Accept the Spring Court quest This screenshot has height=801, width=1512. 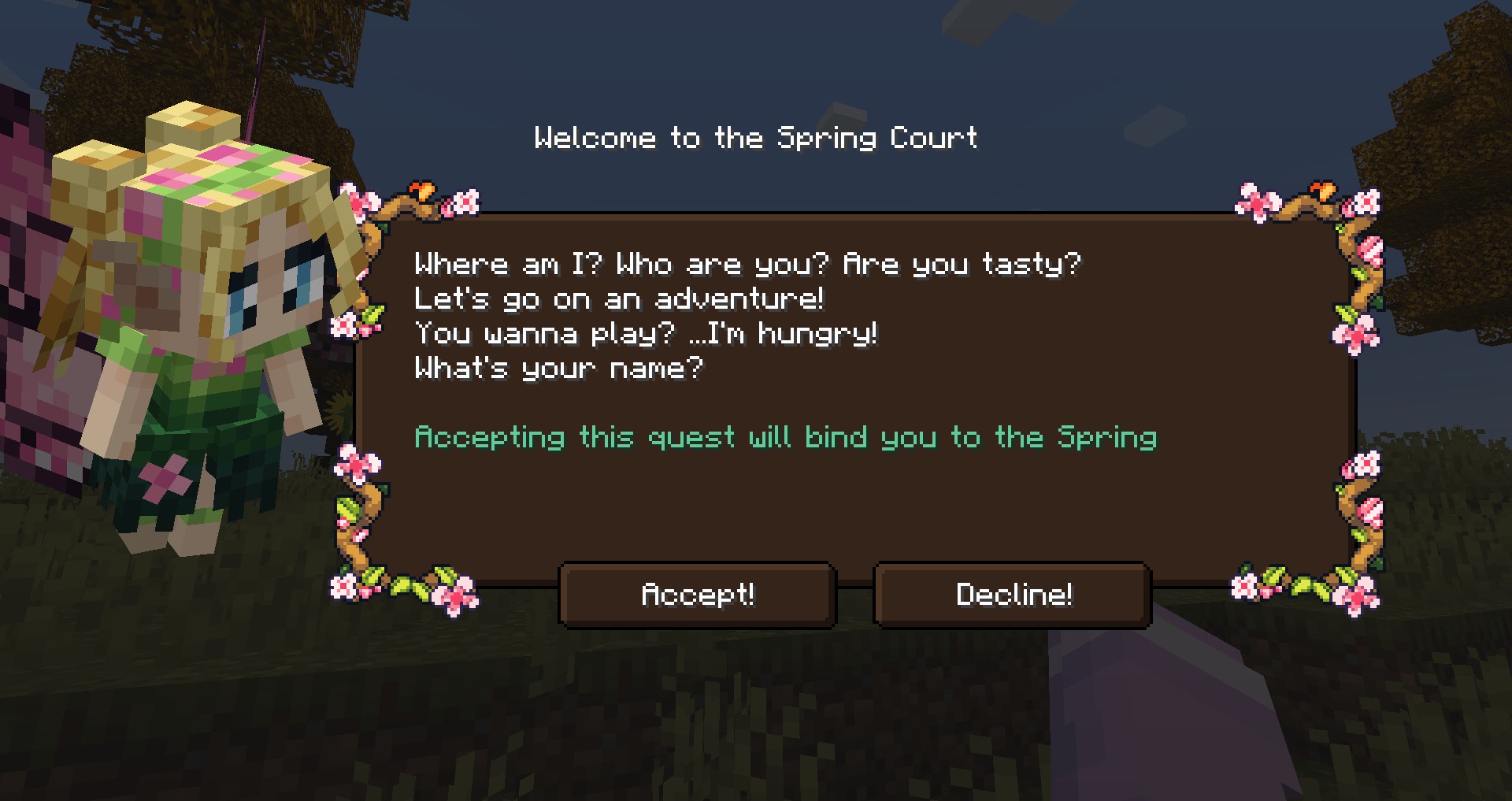pos(697,595)
